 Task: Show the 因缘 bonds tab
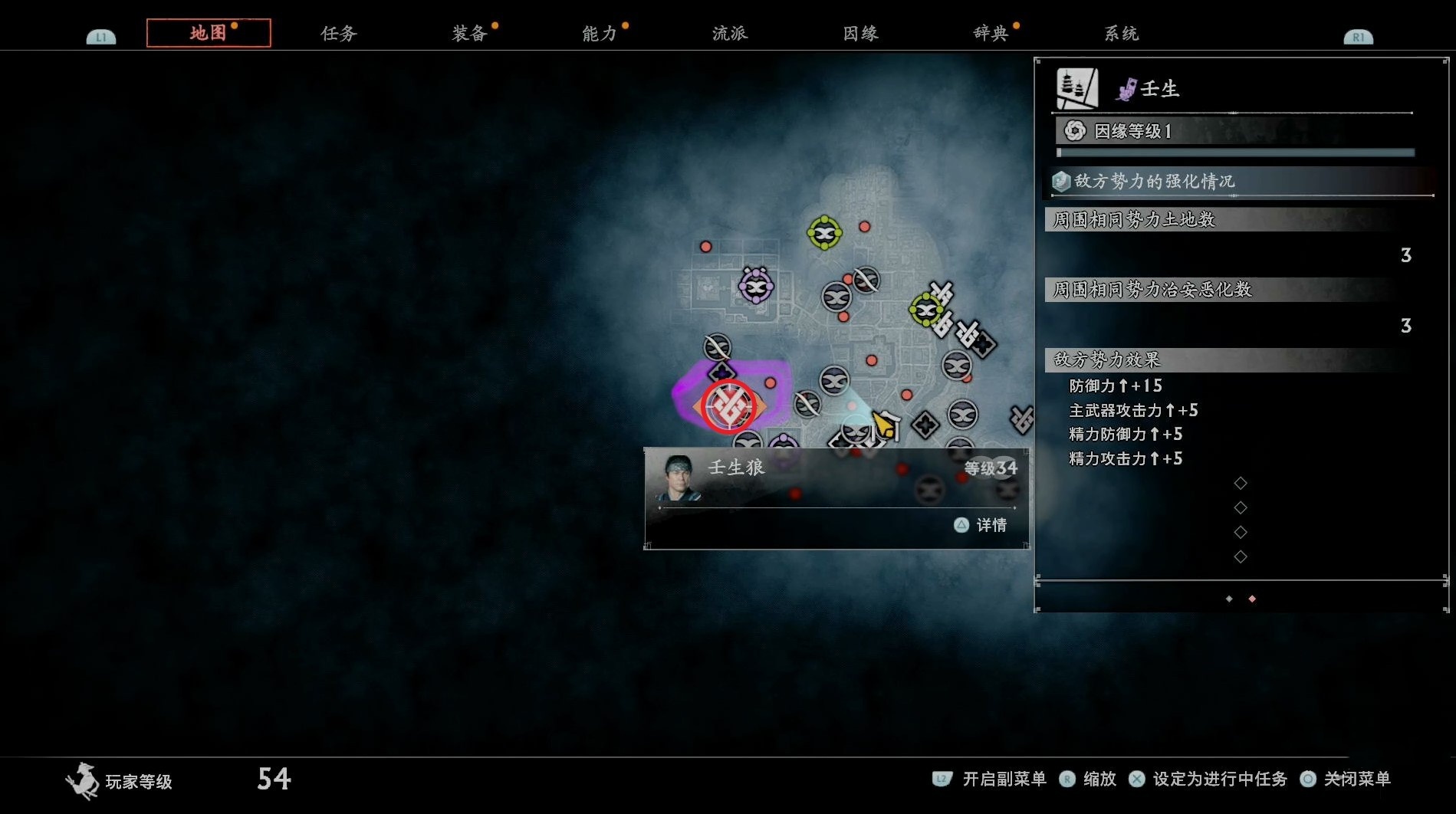(x=860, y=33)
